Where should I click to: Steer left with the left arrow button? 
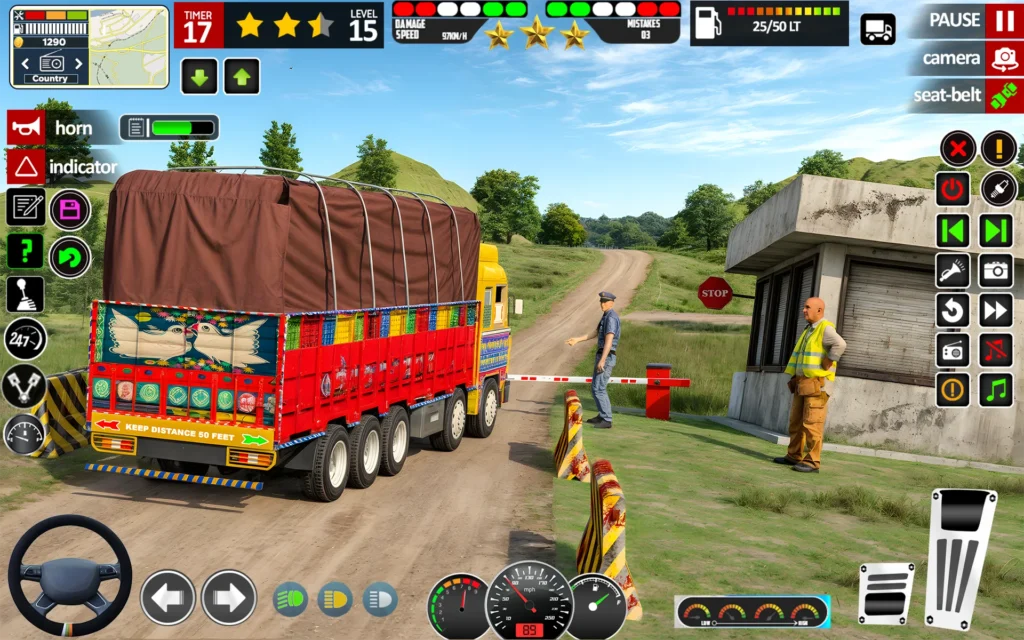pyautogui.click(x=167, y=597)
